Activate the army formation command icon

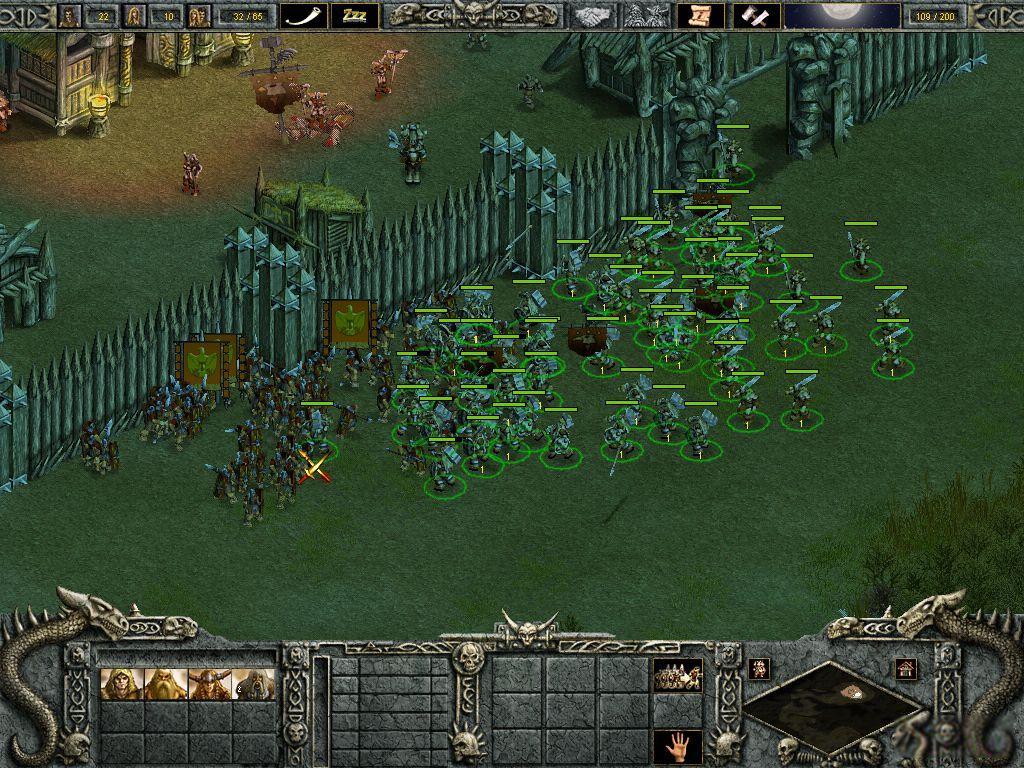677,676
